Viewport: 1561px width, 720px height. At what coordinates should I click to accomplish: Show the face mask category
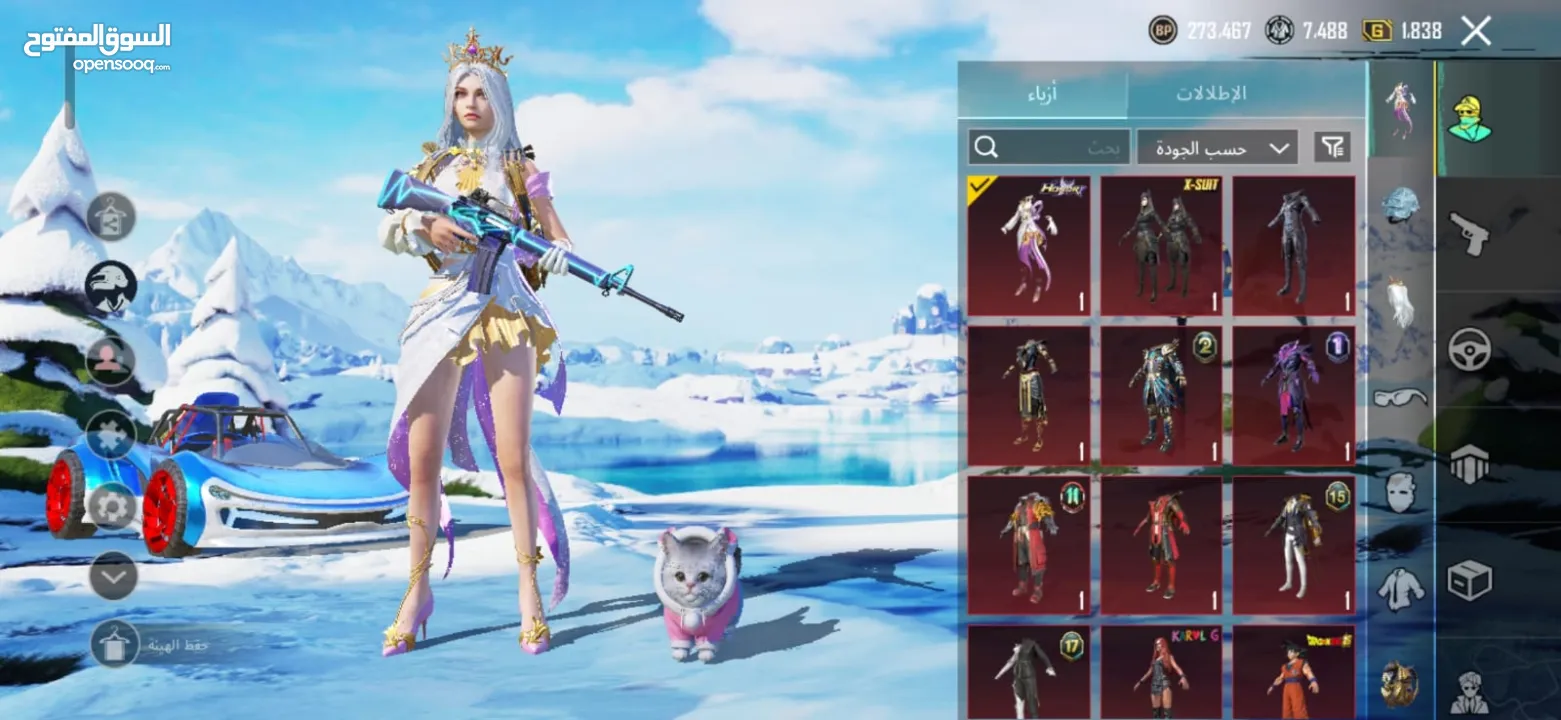(x=1400, y=491)
